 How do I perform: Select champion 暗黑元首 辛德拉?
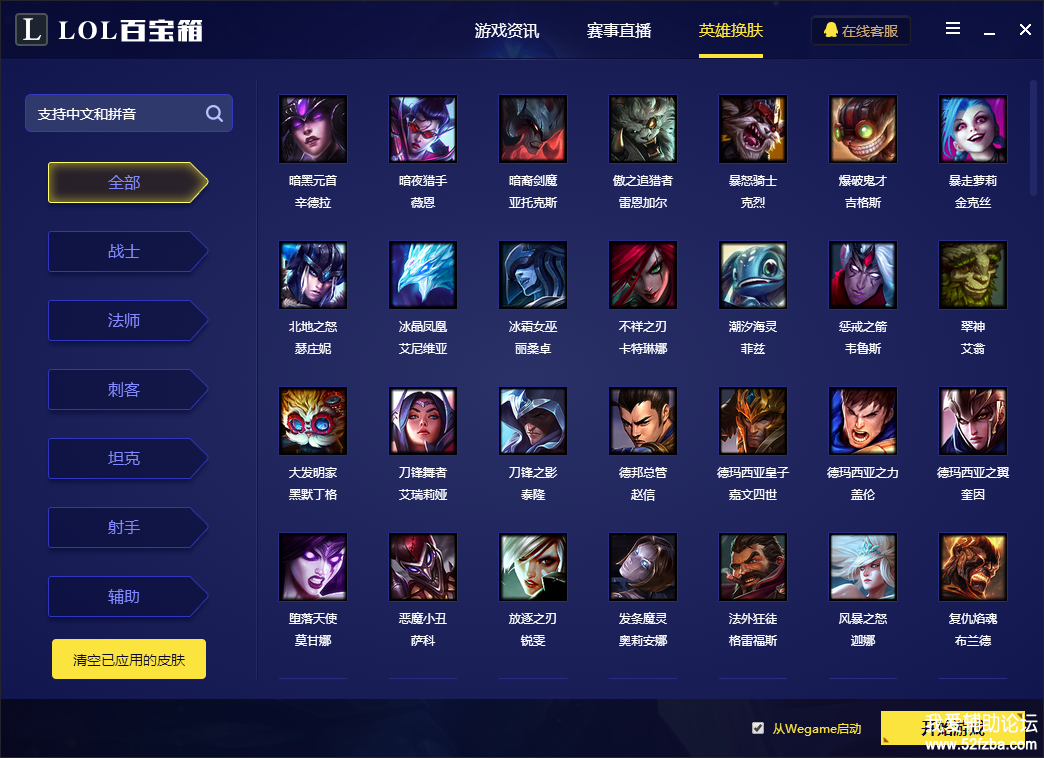(x=313, y=129)
